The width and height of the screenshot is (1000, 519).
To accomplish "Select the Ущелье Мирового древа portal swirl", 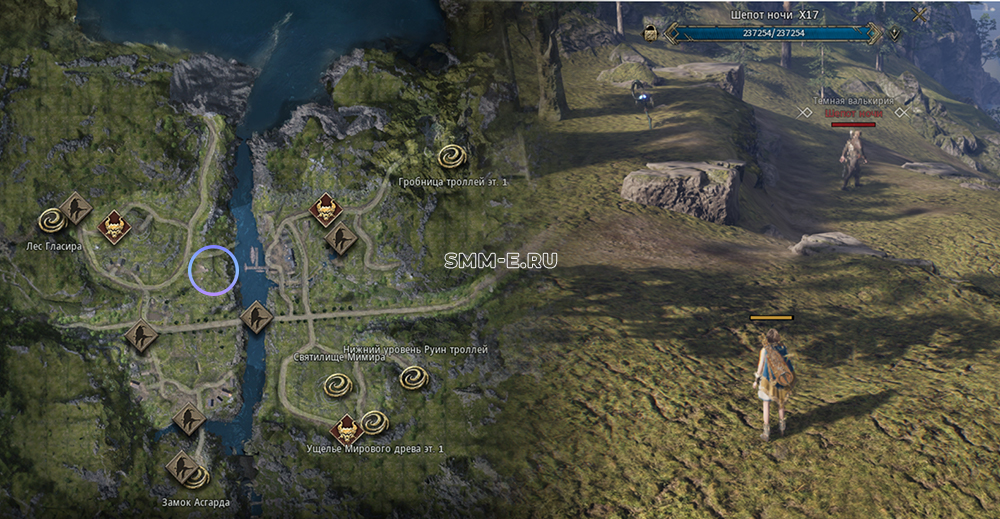I will 374,422.
